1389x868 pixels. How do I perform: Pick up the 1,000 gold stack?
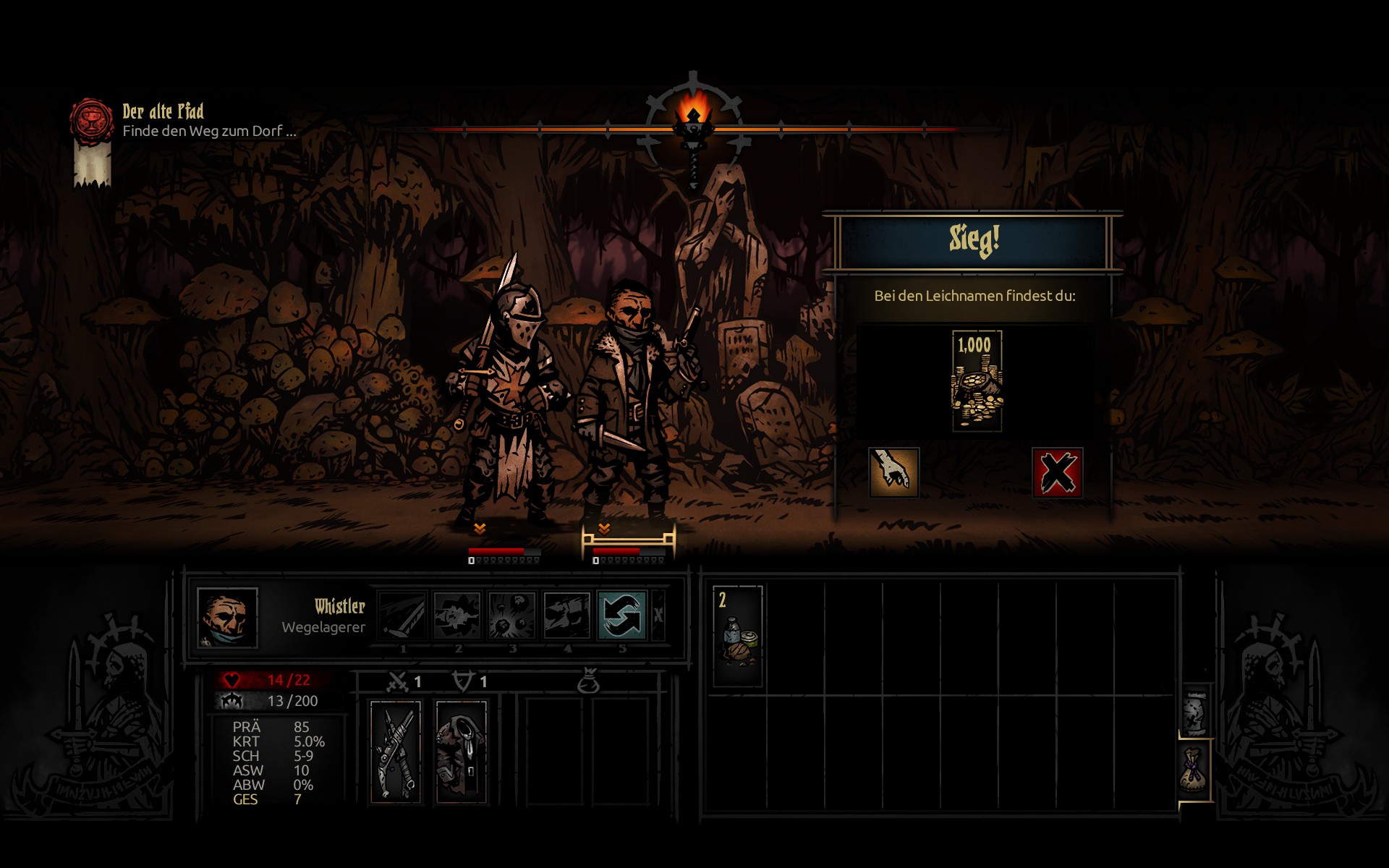977,381
